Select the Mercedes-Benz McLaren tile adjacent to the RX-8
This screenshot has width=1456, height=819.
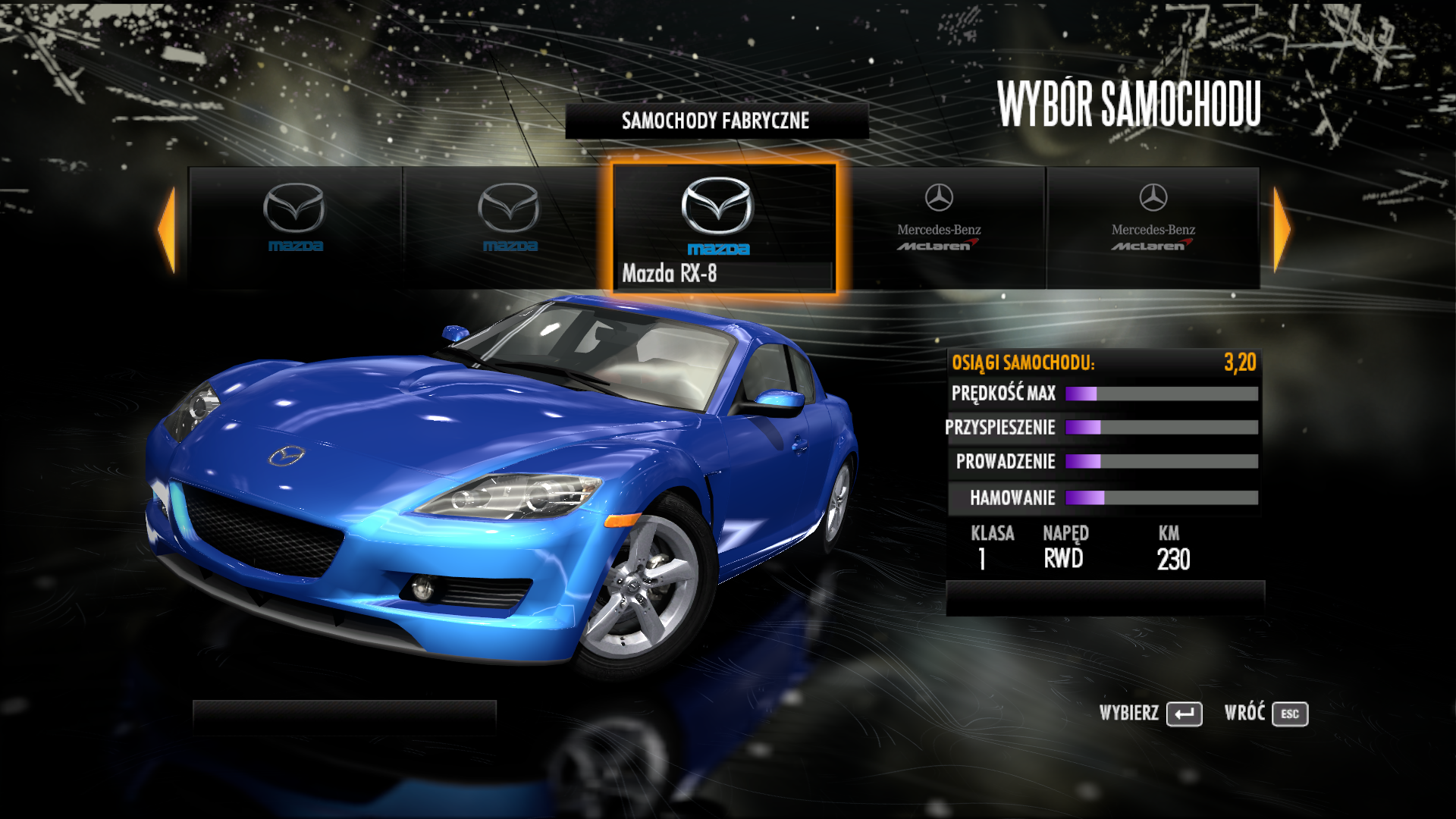(x=940, y=227)
